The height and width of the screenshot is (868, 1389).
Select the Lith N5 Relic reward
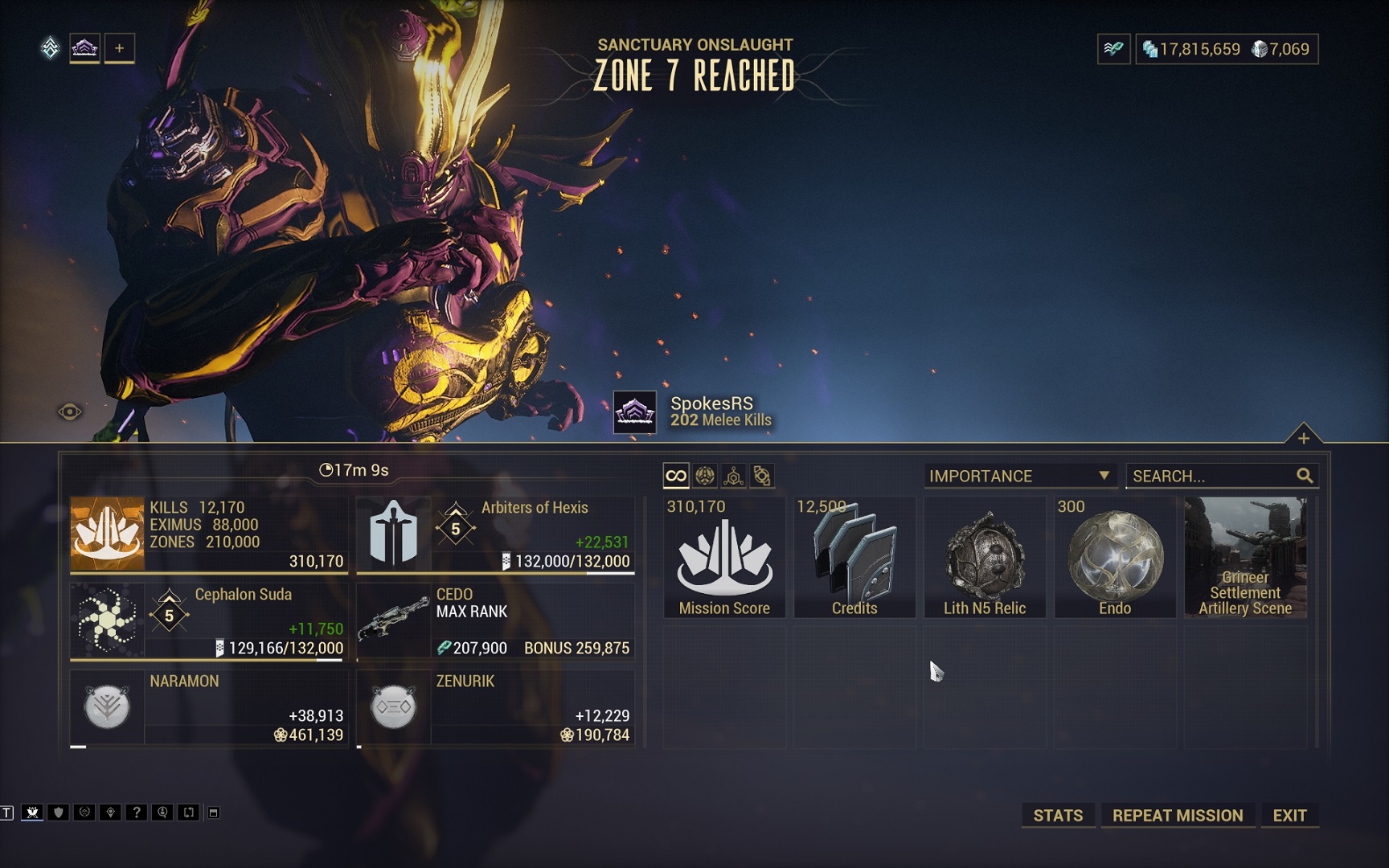985,558
